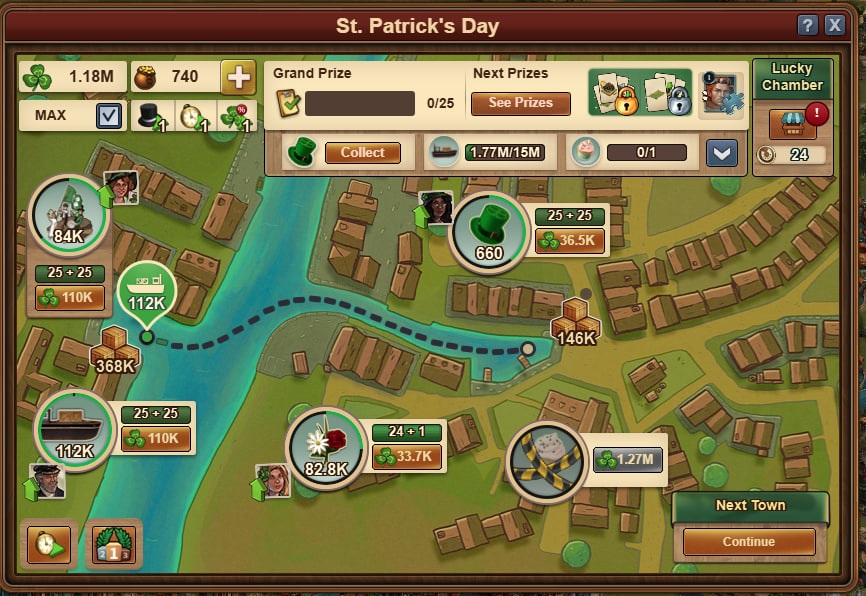Activate the stopwatch time skip button
866x596 pixels.
point(49,544)
